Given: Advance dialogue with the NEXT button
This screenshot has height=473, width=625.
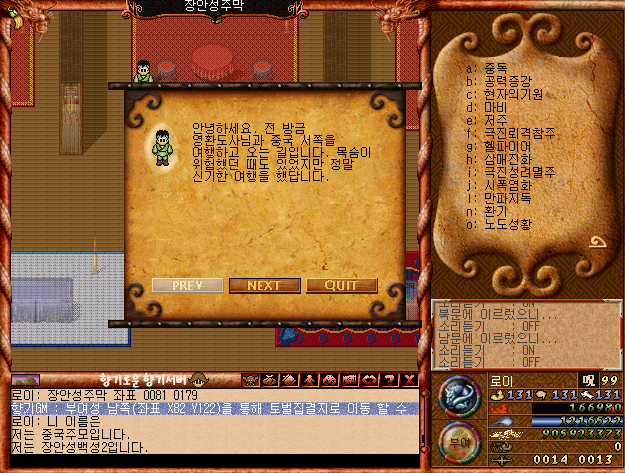Looking at the screenshot, I should pyautogui.click(x=264, y=285).
